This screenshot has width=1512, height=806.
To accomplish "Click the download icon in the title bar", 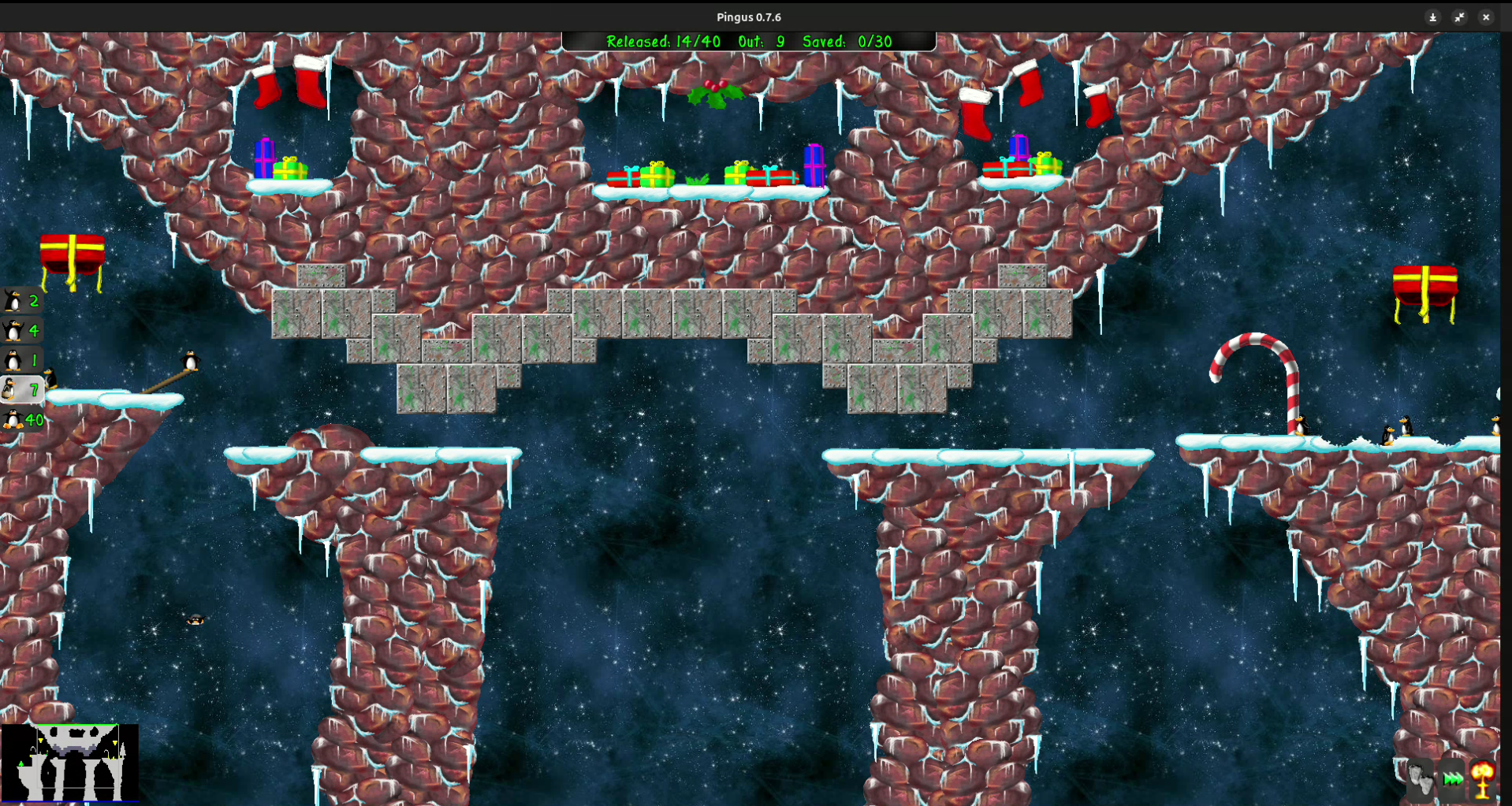I will 1432,17.
